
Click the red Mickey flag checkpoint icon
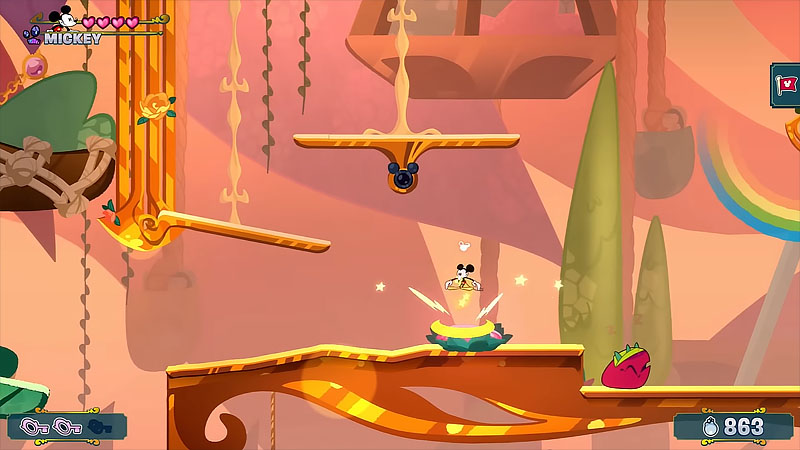click(787, 86)
